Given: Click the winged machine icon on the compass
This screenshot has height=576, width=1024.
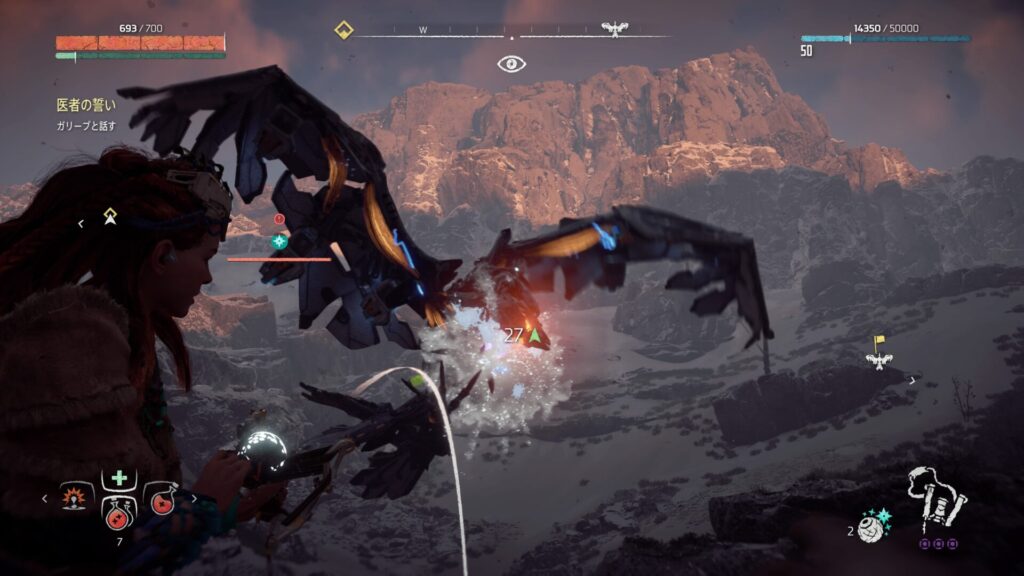Looking at the screenshot, I should tap(614, 29).
